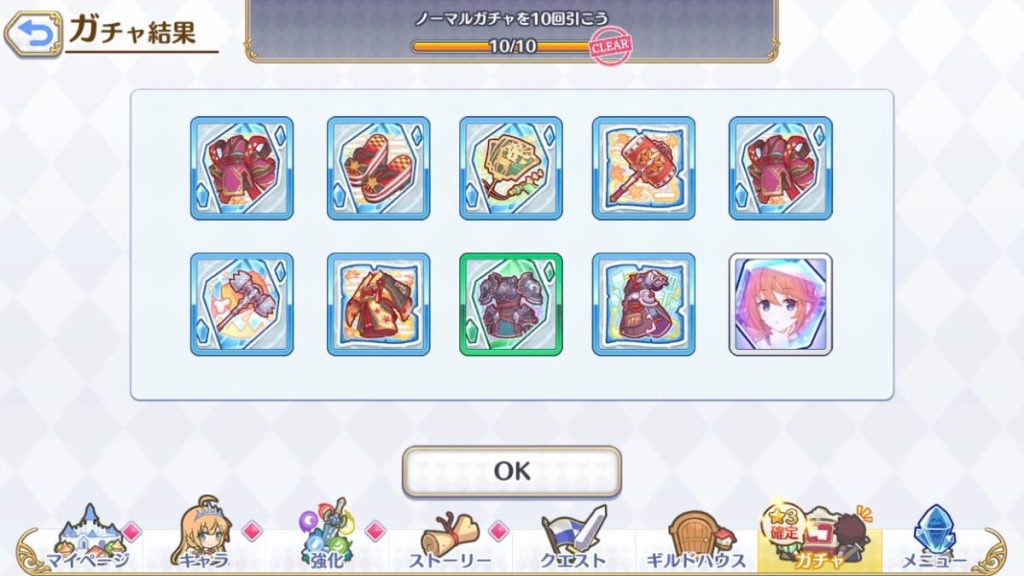The height and width of the screenshot is (576, 1024).
Task: Select the red armored boot item
Action: coord(644,304)
